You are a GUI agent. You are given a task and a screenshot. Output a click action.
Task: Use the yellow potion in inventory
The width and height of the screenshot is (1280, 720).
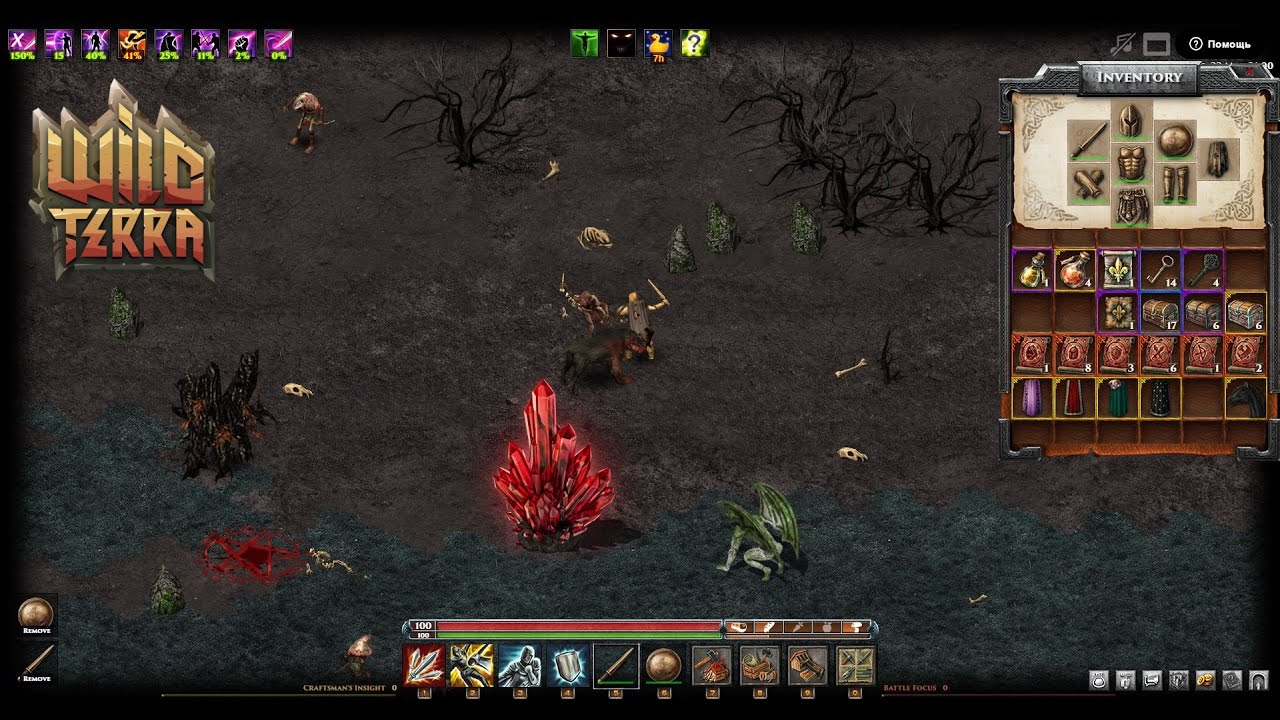pyautogui.click(x=1031, y=269)
